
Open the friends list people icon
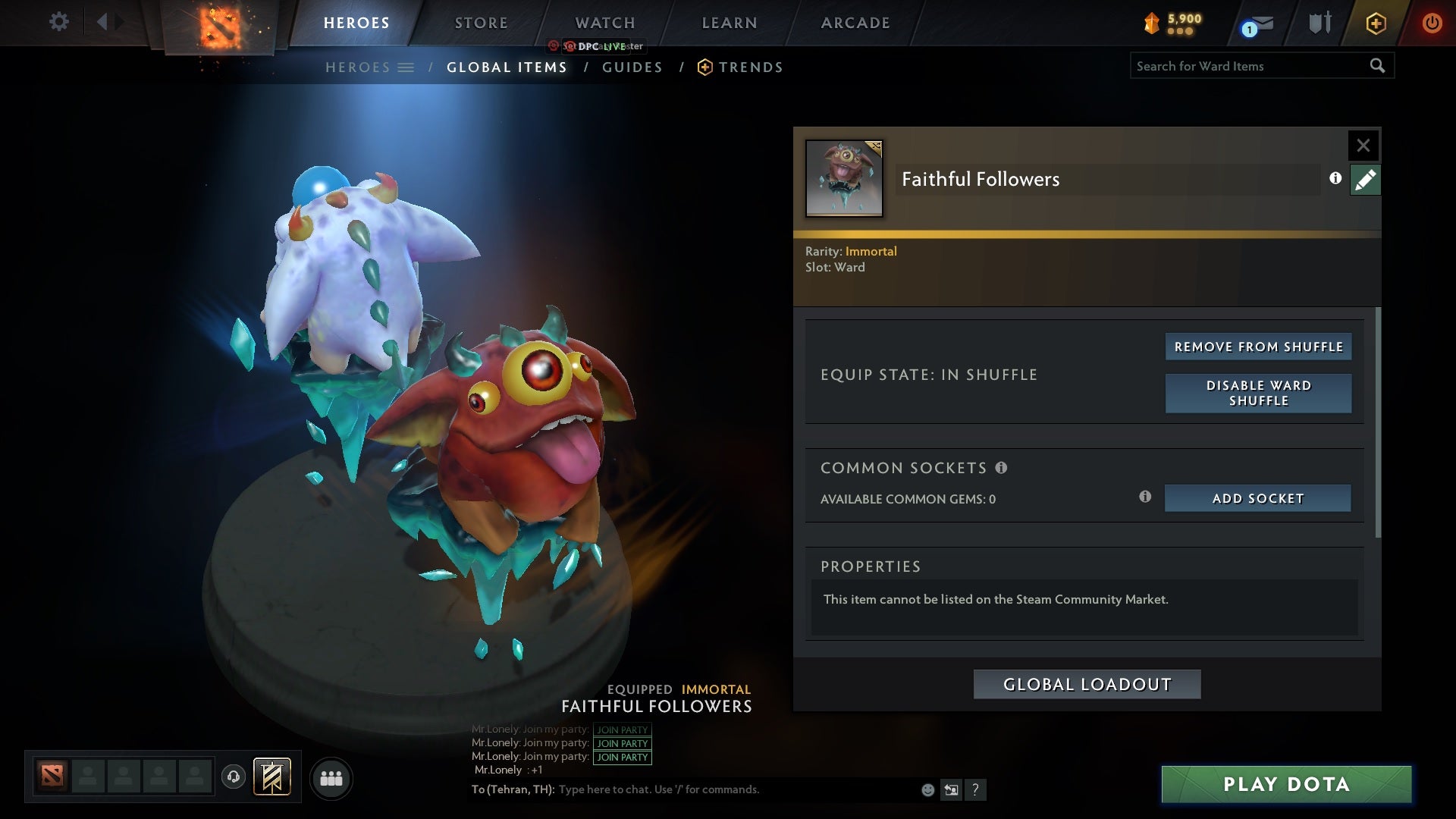tap(331, 778)
